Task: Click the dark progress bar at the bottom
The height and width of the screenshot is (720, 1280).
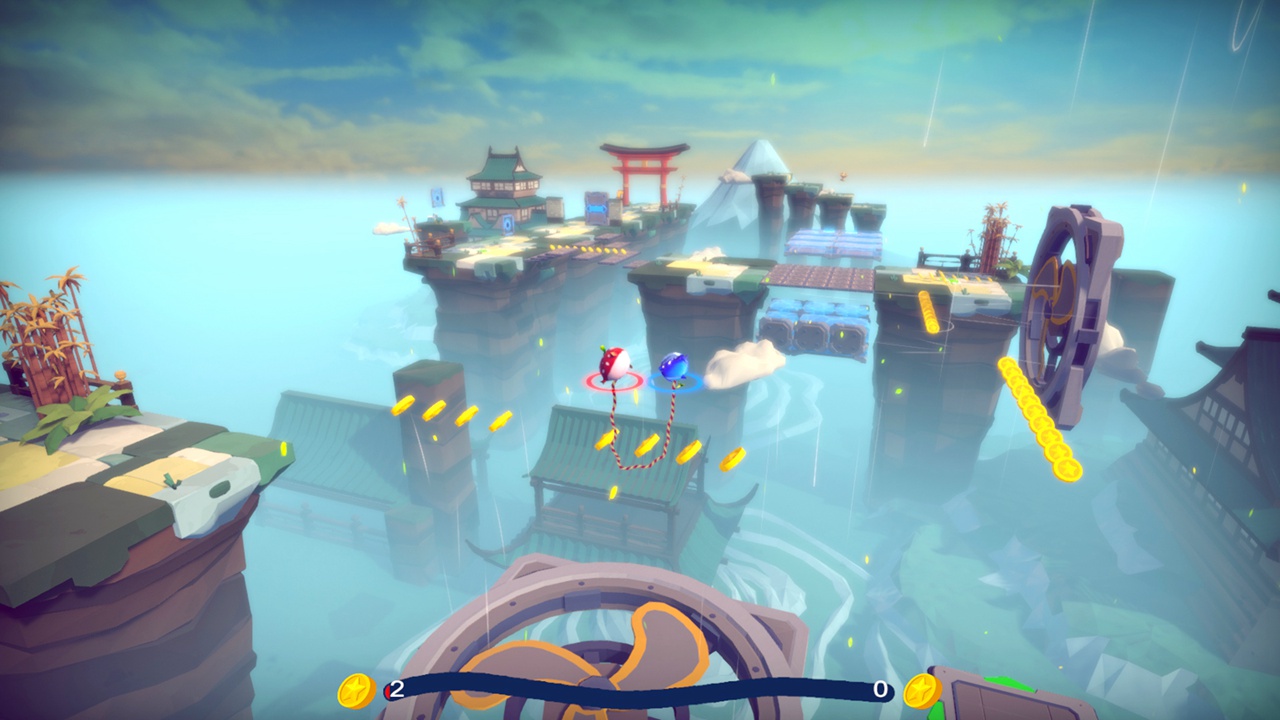Action: (x=640, y=689)
